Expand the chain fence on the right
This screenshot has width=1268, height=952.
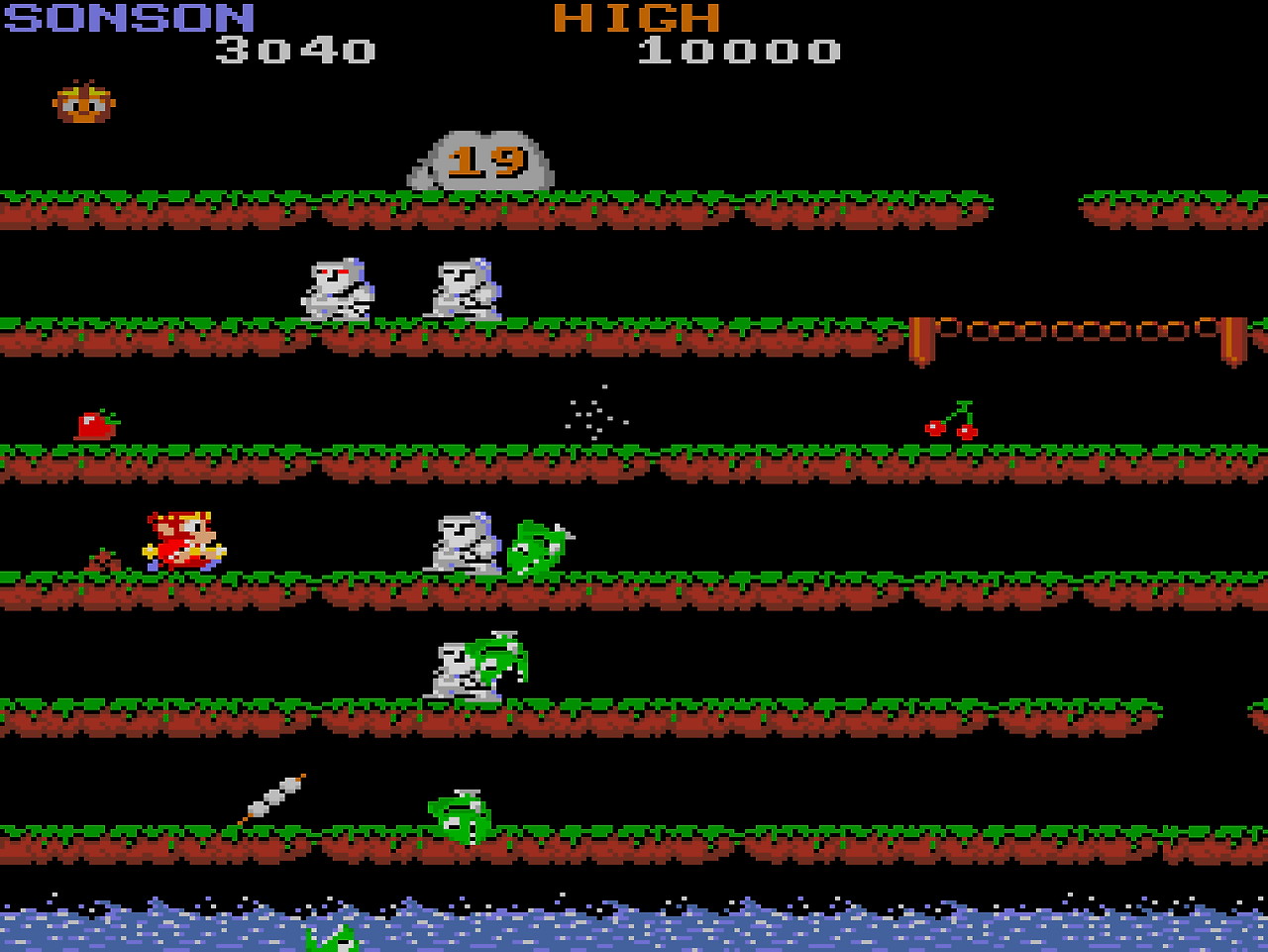(1080, 327)
